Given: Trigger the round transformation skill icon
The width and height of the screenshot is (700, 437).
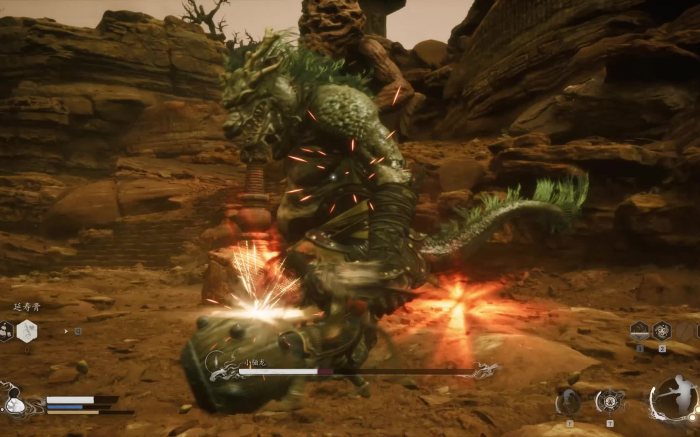Looking at the screenshot, I should (569, 401).
